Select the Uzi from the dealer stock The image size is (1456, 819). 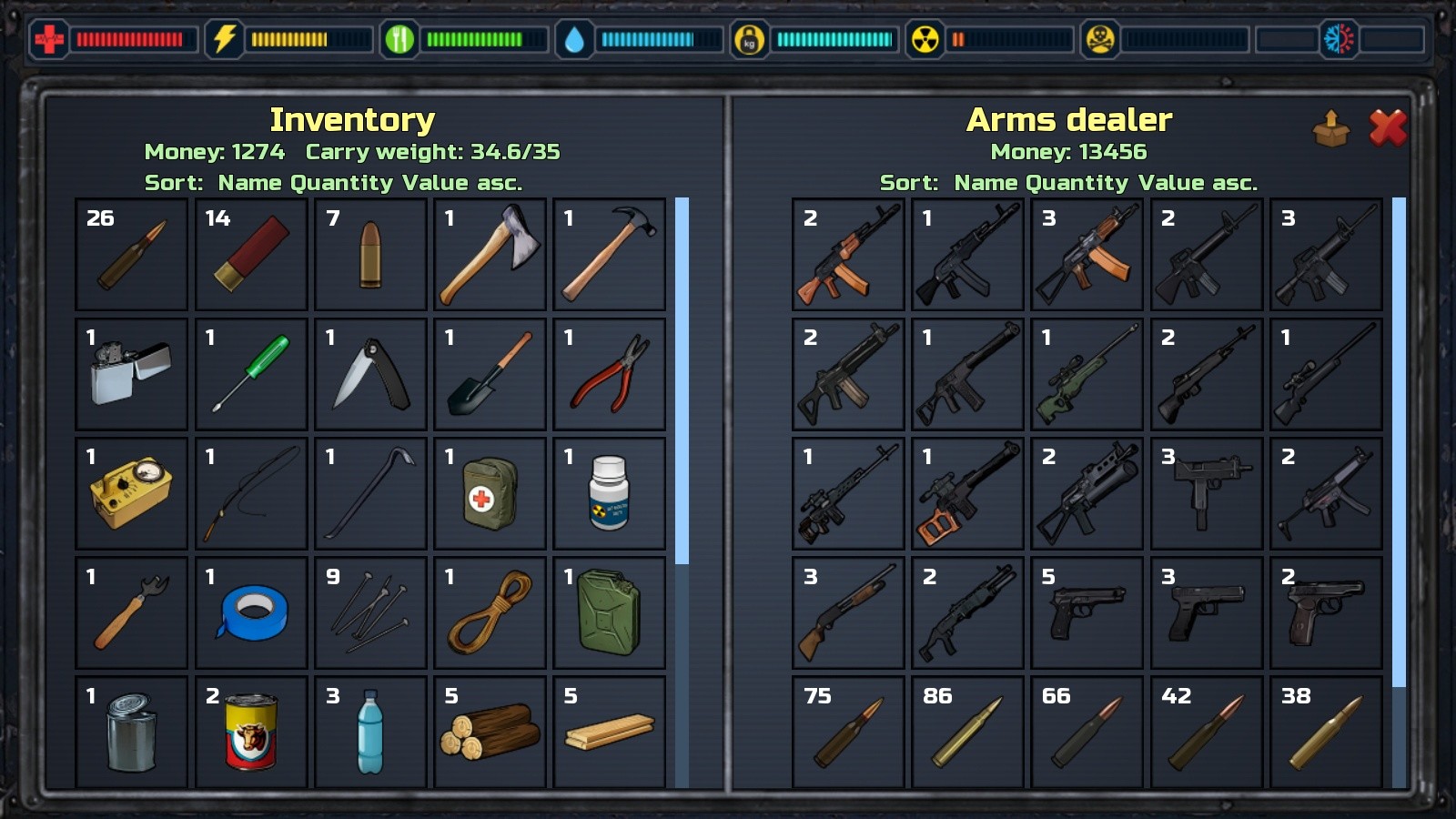click(x=1206, y=492)
